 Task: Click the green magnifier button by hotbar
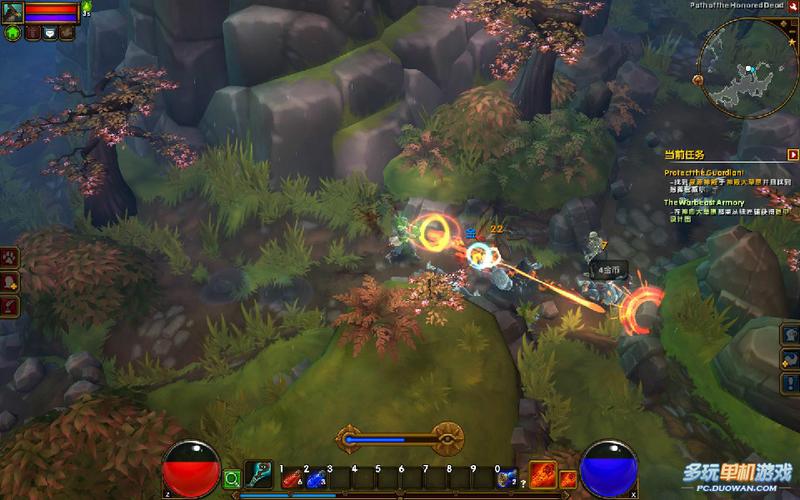[x=232, y=478]
